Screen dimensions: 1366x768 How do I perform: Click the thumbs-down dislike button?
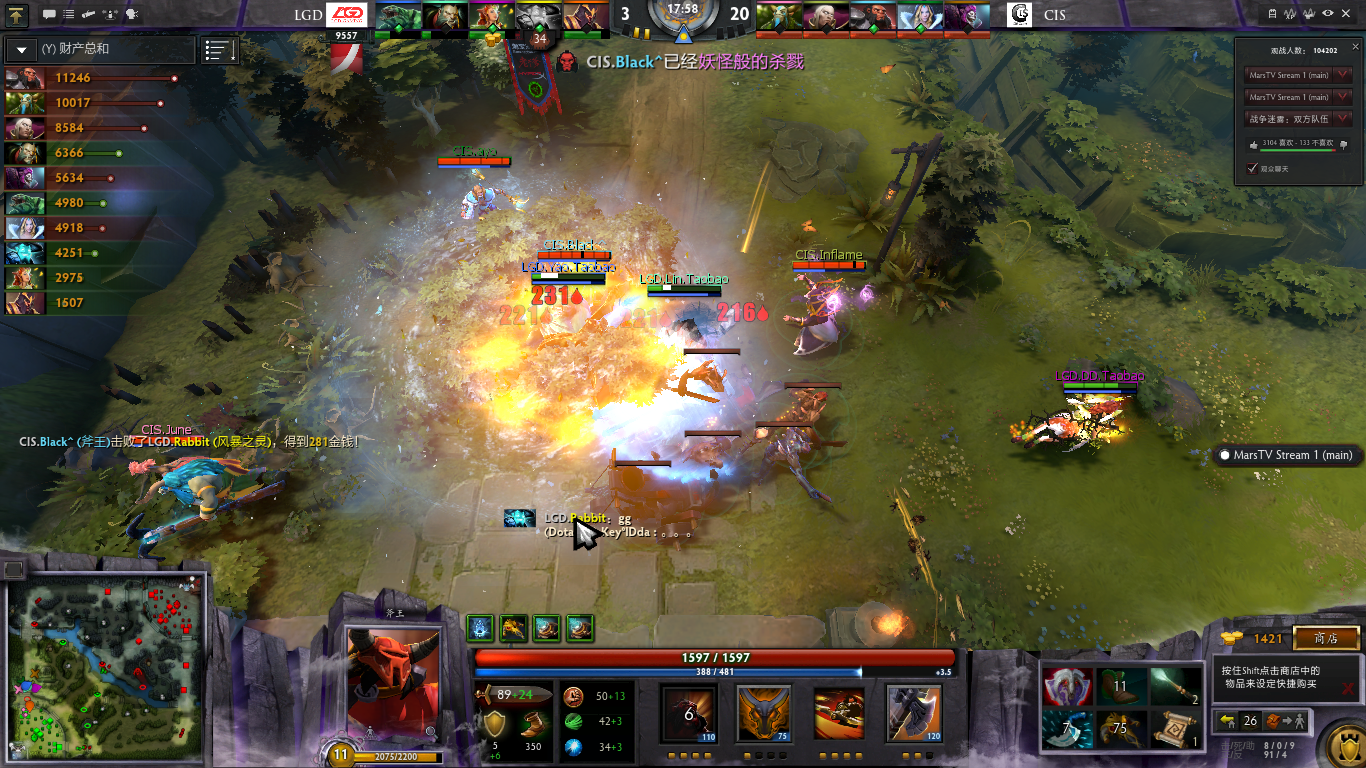(x=1343, y=145)
